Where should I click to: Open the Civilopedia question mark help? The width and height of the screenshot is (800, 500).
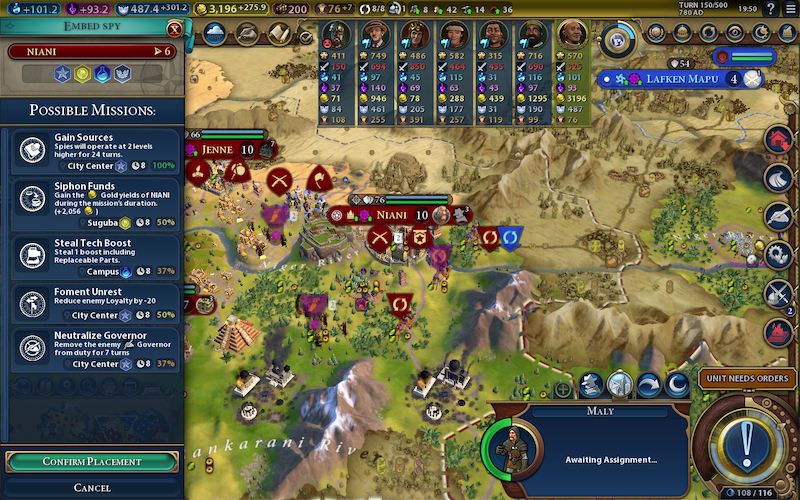coord(772,10)
